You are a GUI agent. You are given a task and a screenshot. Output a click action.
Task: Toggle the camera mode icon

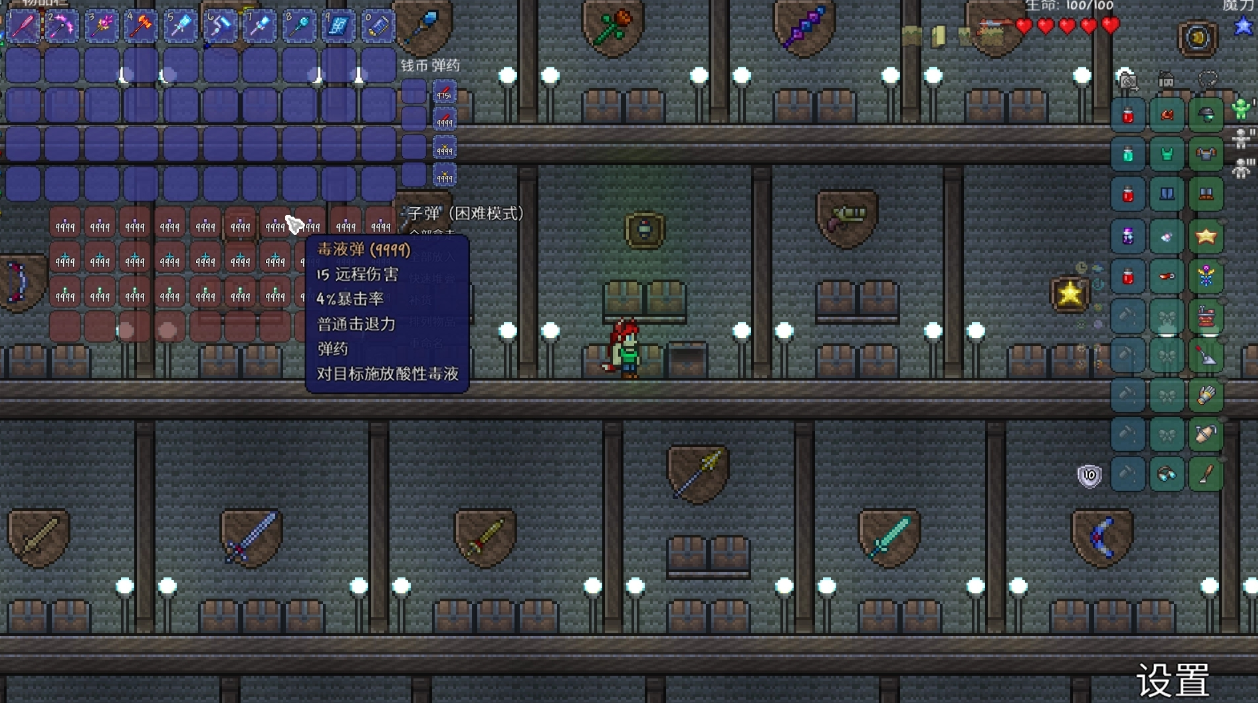[1128, 79]
